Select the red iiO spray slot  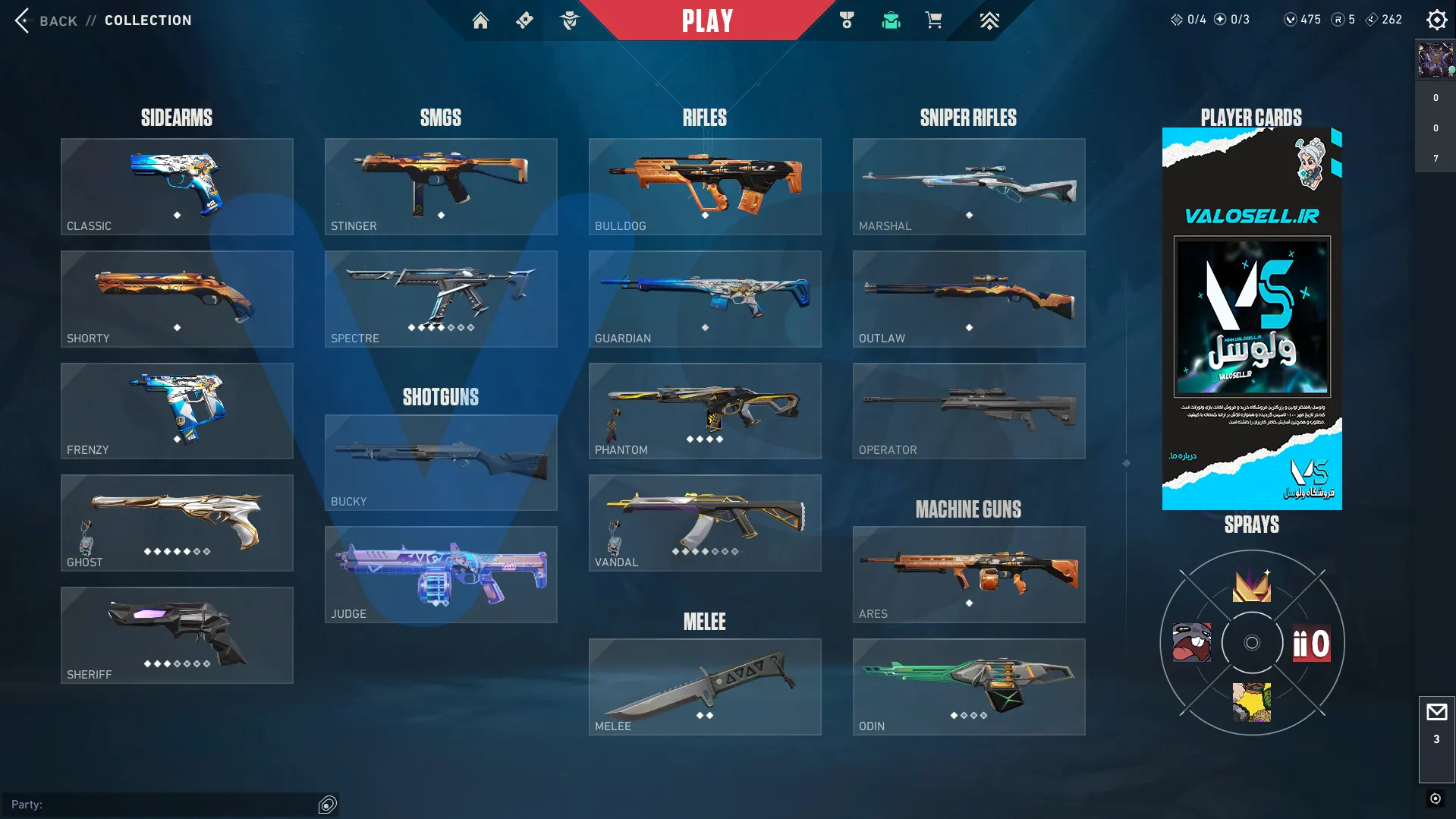click(1312, 644)
